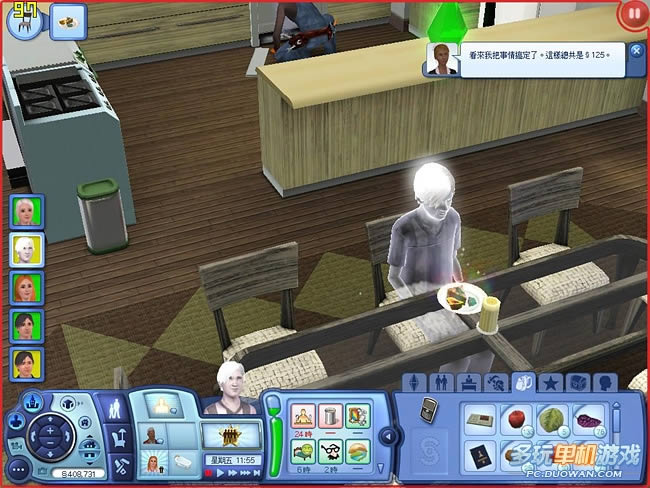
Task: Switch to Buy mode armchair button
Action: [118, 436]
